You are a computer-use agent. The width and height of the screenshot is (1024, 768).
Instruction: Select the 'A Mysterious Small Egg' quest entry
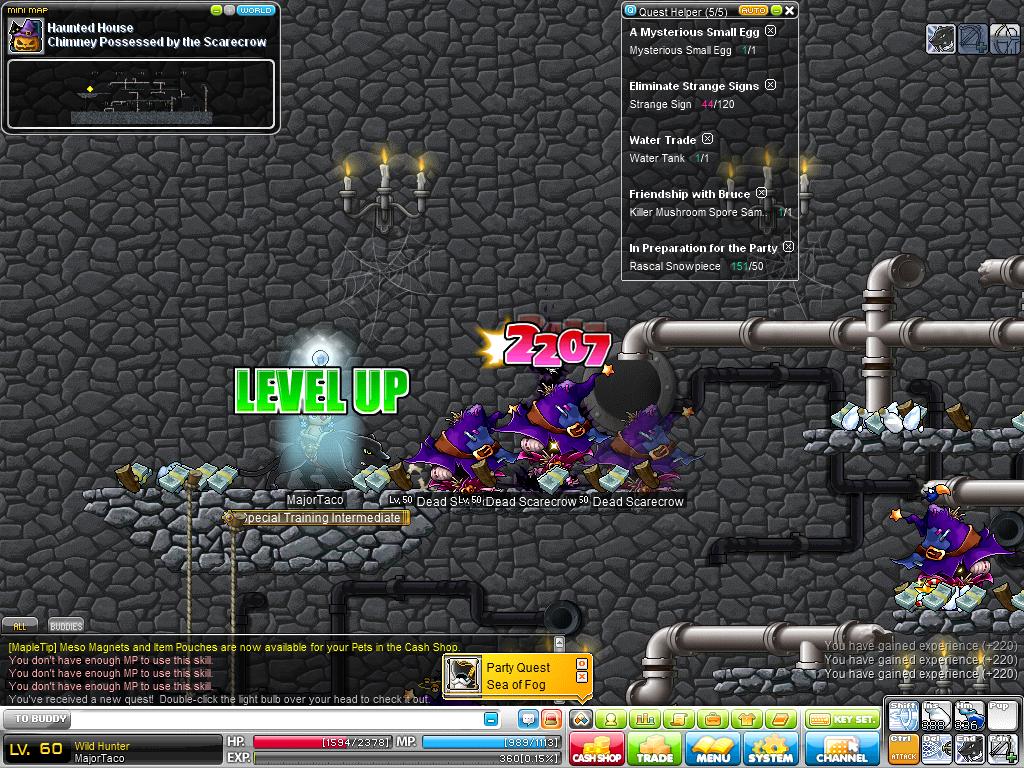[694, 32]
